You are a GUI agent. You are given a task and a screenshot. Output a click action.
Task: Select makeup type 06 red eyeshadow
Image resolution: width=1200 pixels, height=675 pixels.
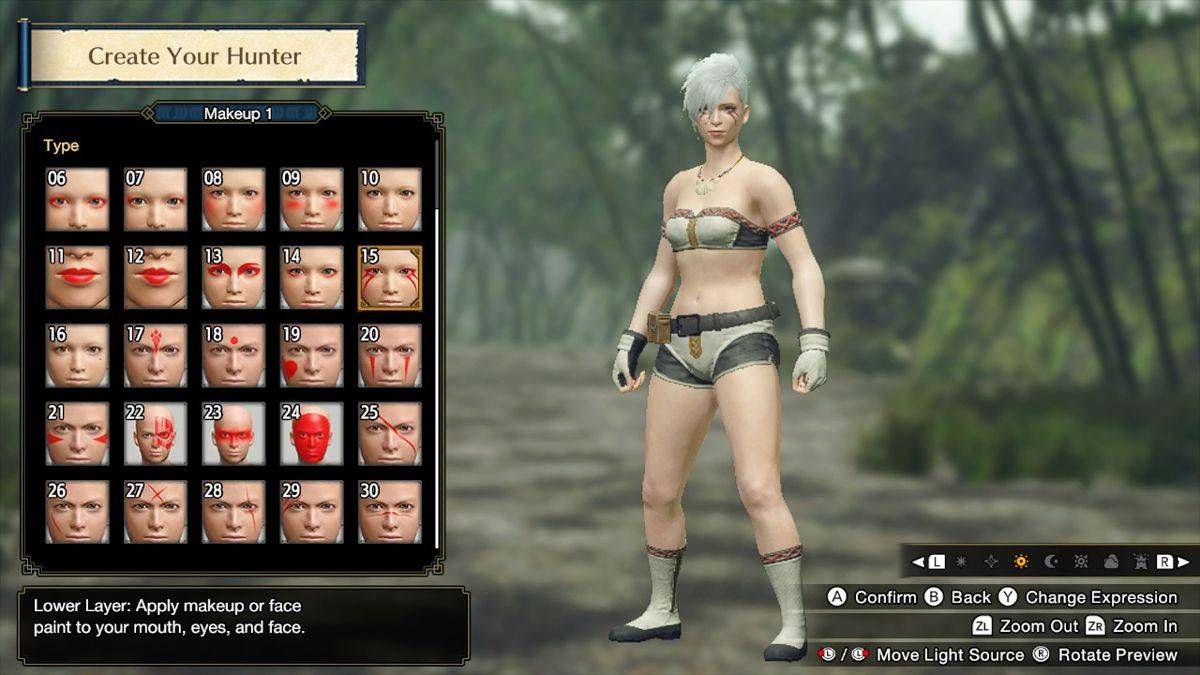pos(77,199)
